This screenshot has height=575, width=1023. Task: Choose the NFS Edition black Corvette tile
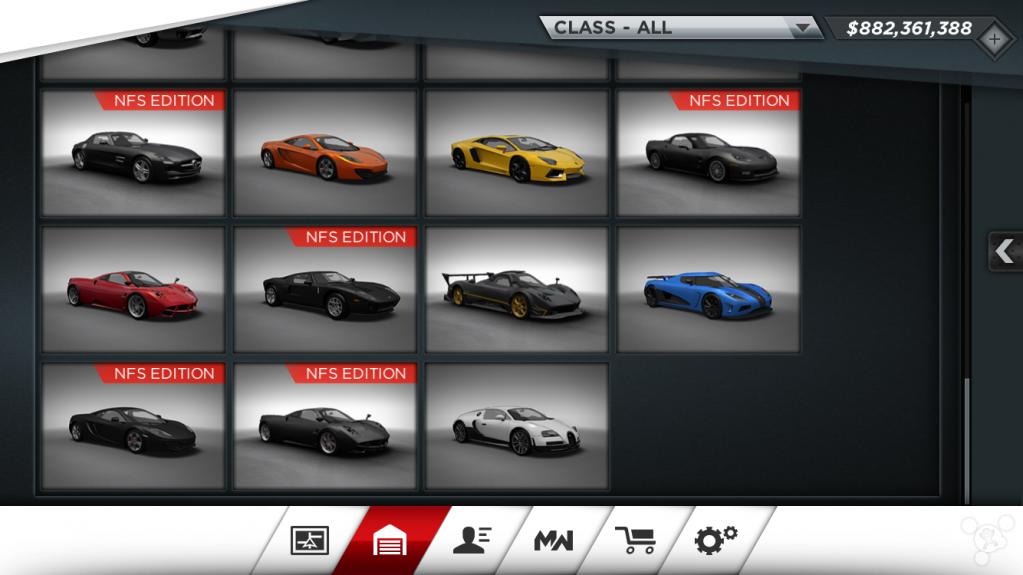[x=709, y=153]
